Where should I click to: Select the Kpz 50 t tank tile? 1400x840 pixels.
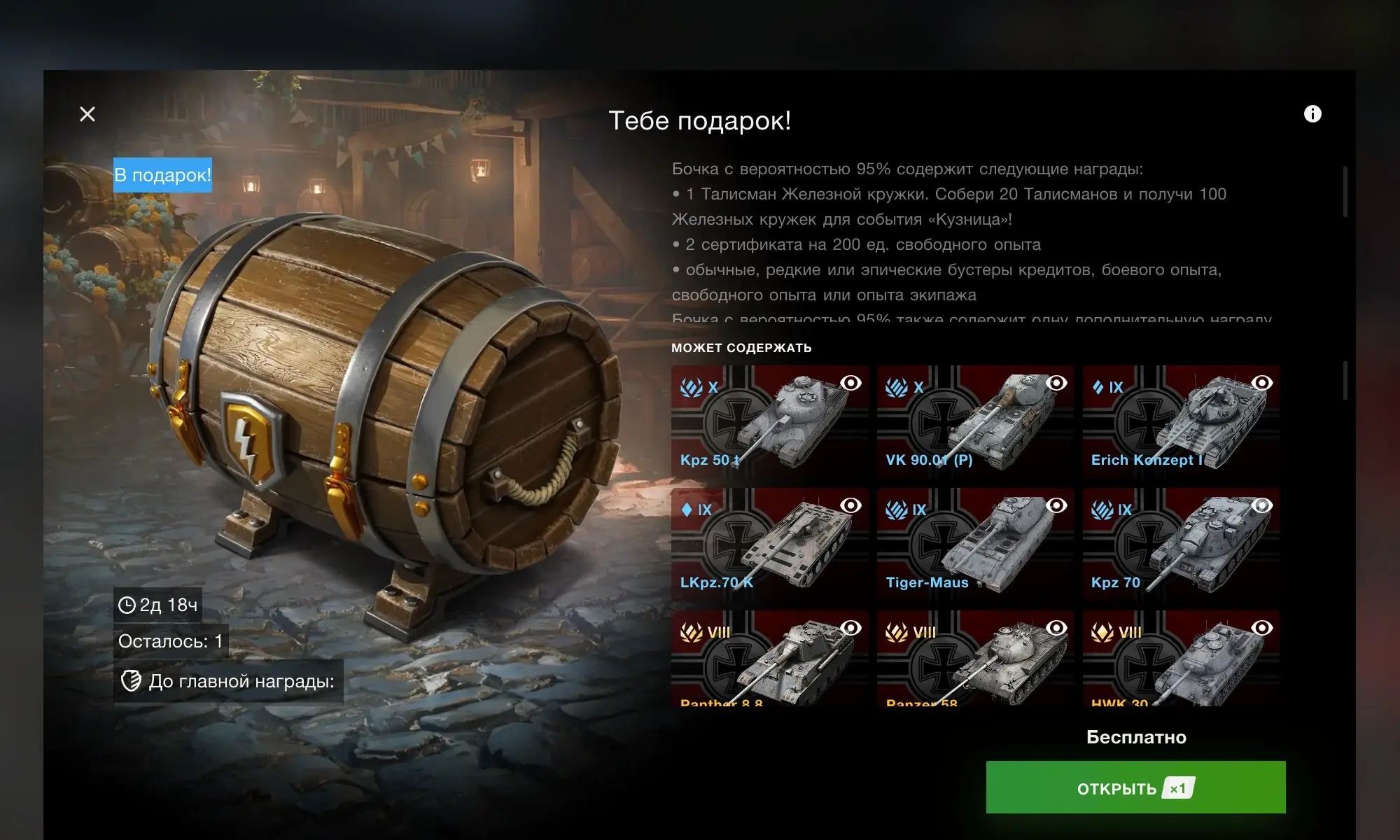coord(769,422)
